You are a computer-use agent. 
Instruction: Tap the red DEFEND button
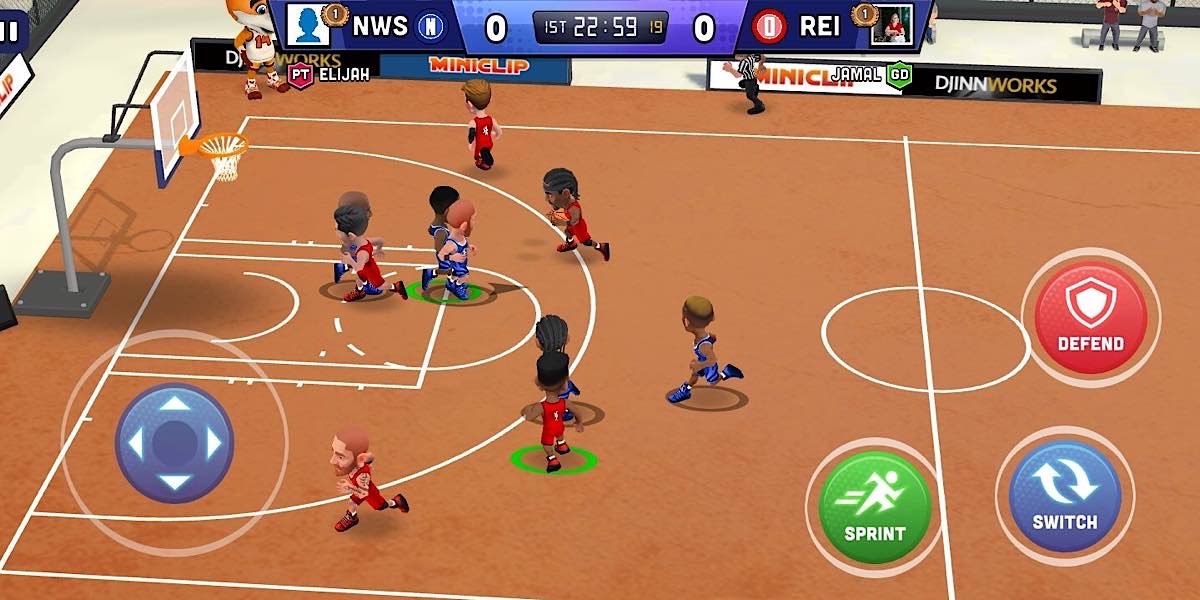point(1090,315)
